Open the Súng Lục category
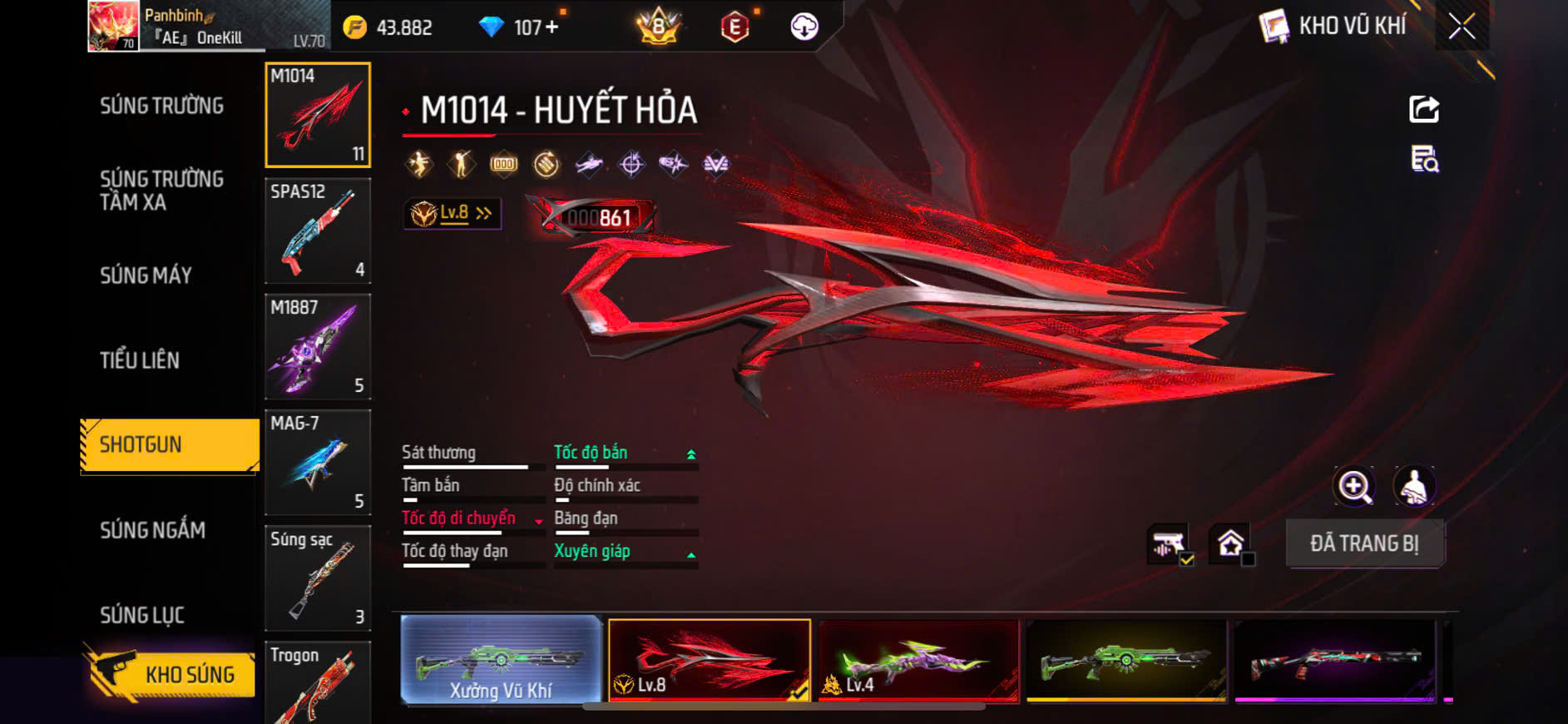 click(x=141, y=615)
